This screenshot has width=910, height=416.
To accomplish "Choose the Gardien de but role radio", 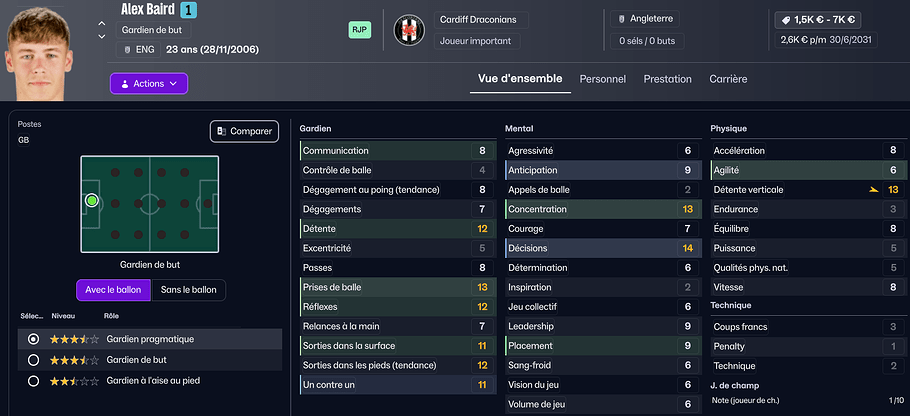I will 34,360.
